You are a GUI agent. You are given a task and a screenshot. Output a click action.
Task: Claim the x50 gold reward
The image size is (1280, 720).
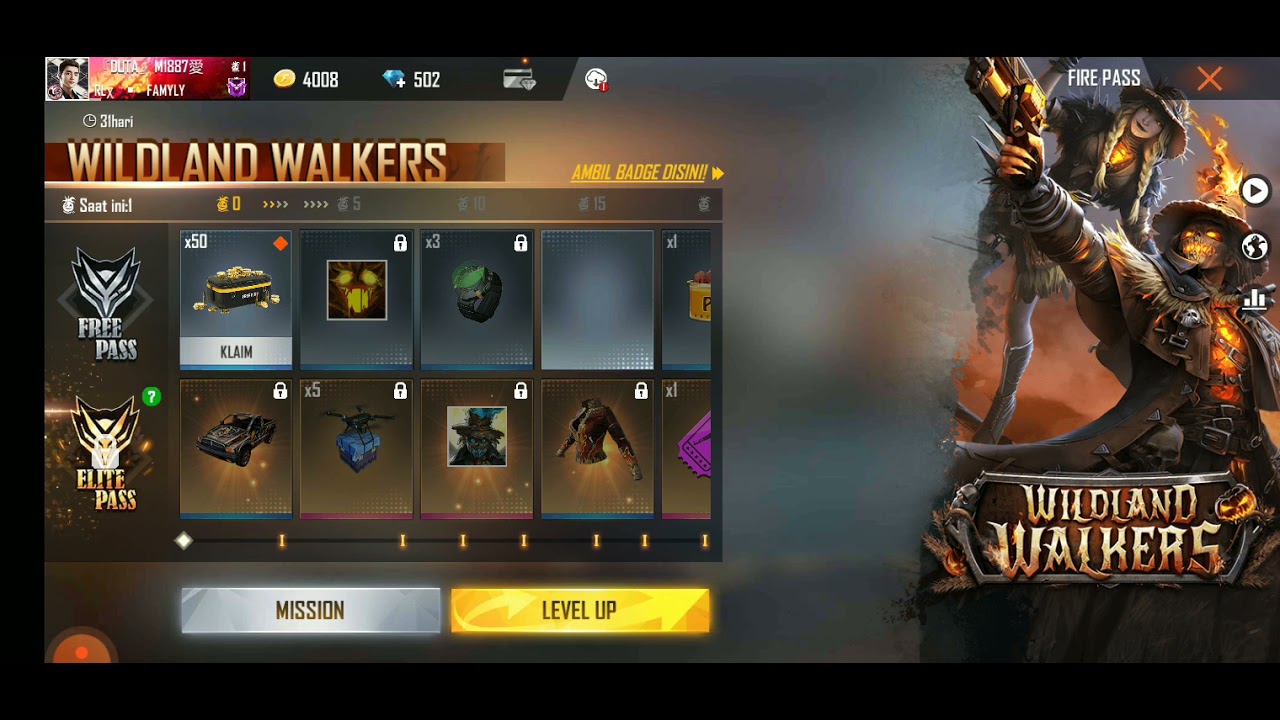coord(236,351)
